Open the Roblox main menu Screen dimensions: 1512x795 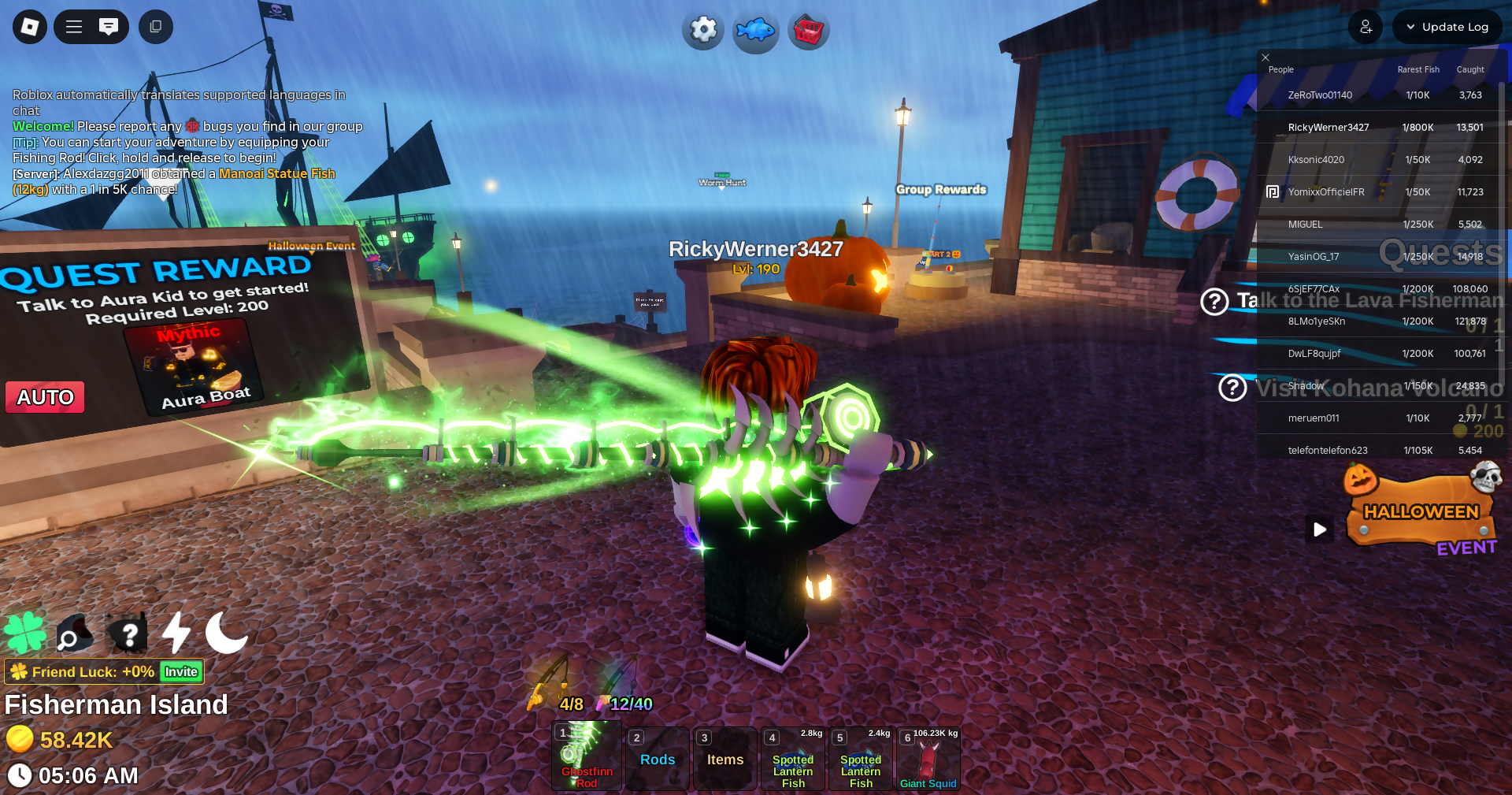click(x=30, y=27)
